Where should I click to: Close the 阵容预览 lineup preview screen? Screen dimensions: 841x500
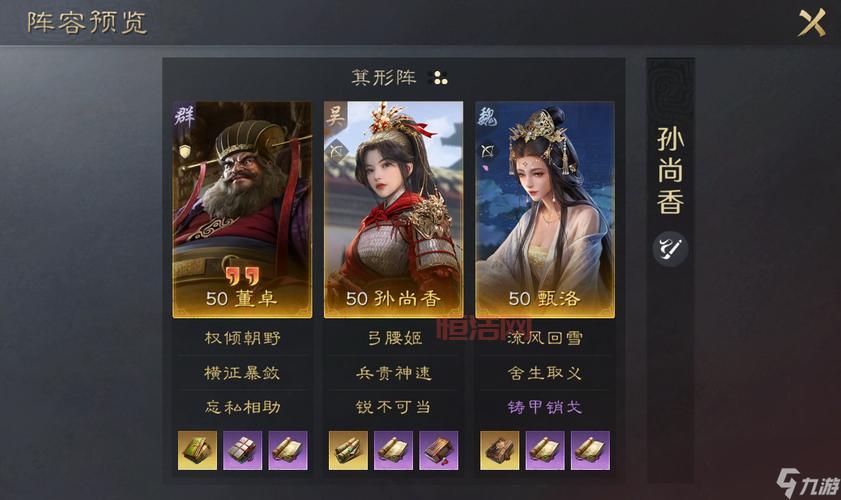pos(811,22)
